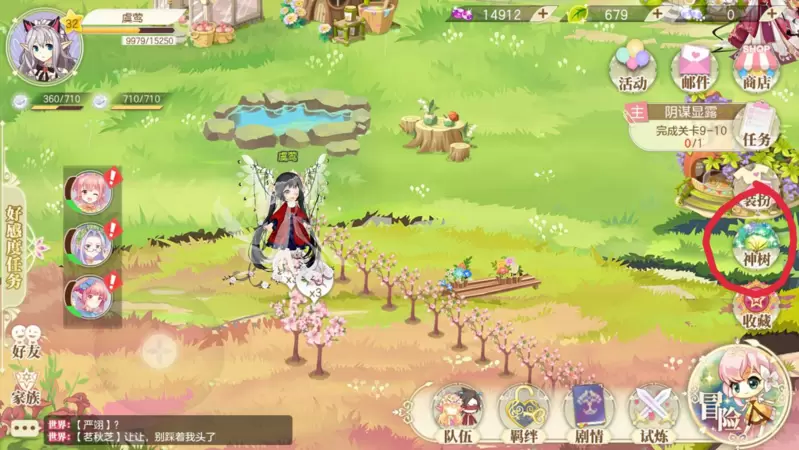
Task: Open the 活动 events balloon icon
Action: [632, 67]
